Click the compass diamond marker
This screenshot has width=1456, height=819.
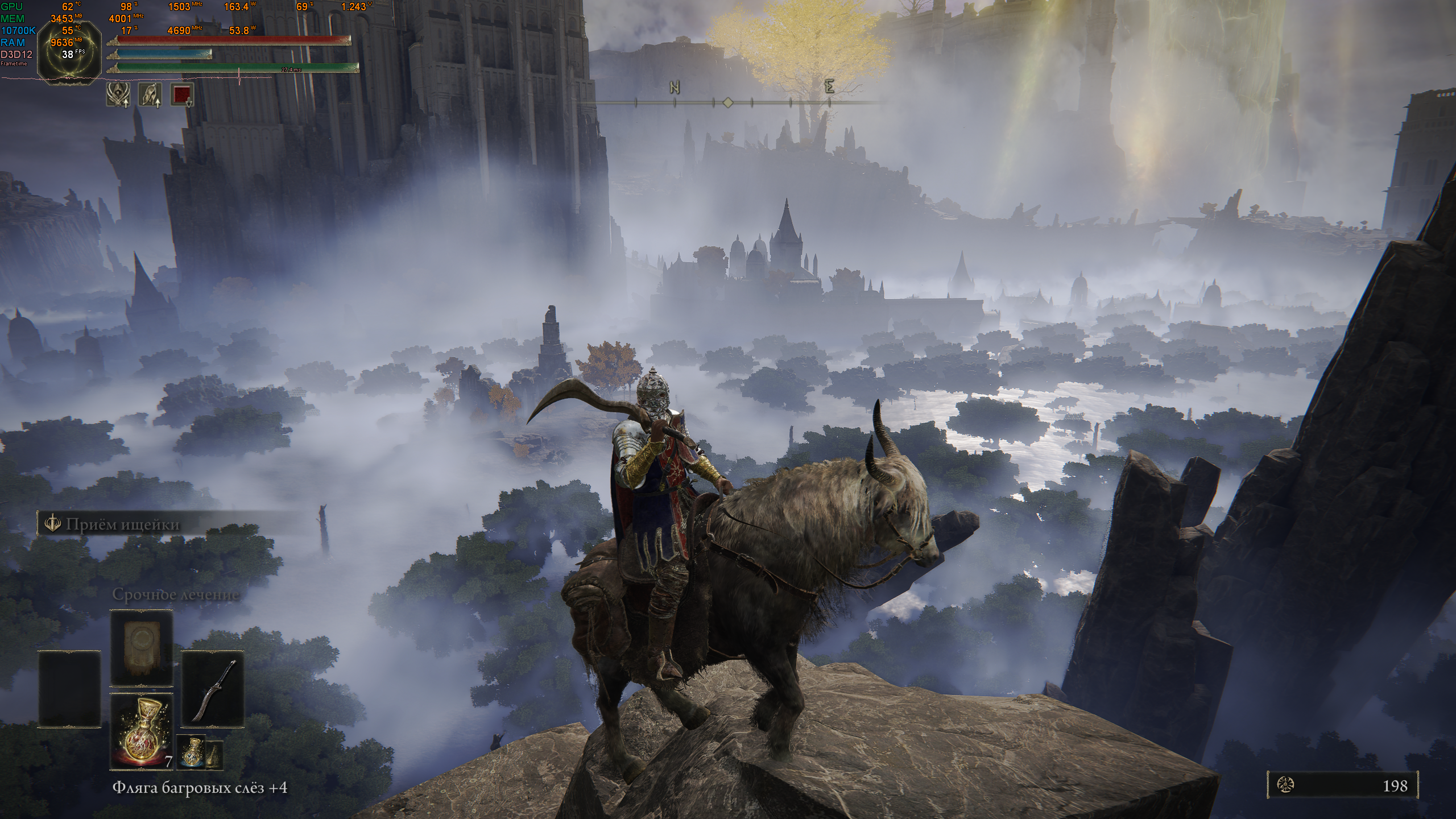click(x=727, y=102)
